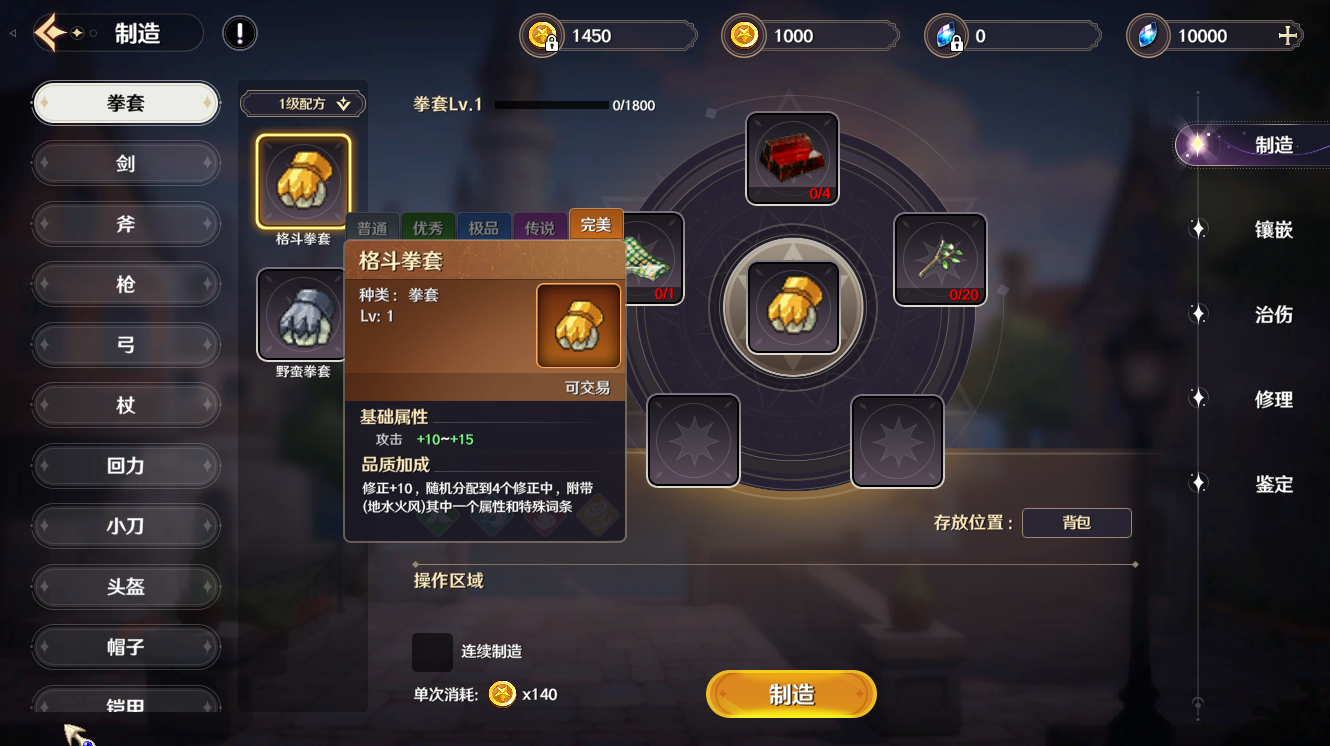Select the 极品 quality tab

(x=483, y=228)
